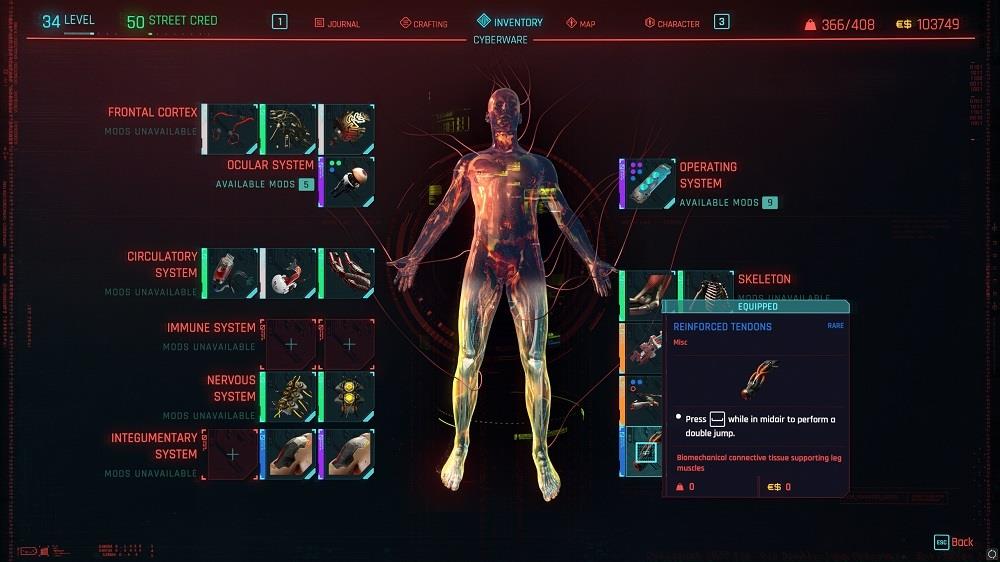Select the blue-rarity Integumentary System armor implant

pyautogui.click(x=290, y=454)
